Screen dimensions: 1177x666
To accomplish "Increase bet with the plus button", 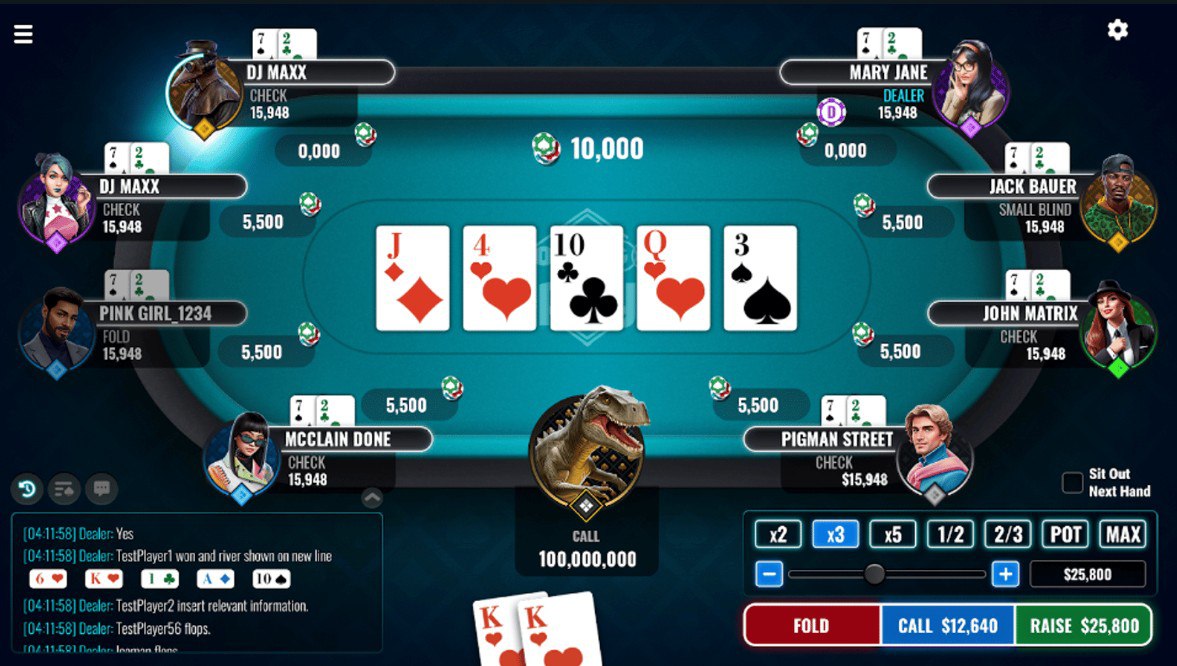I will (x=1005, y=574).
